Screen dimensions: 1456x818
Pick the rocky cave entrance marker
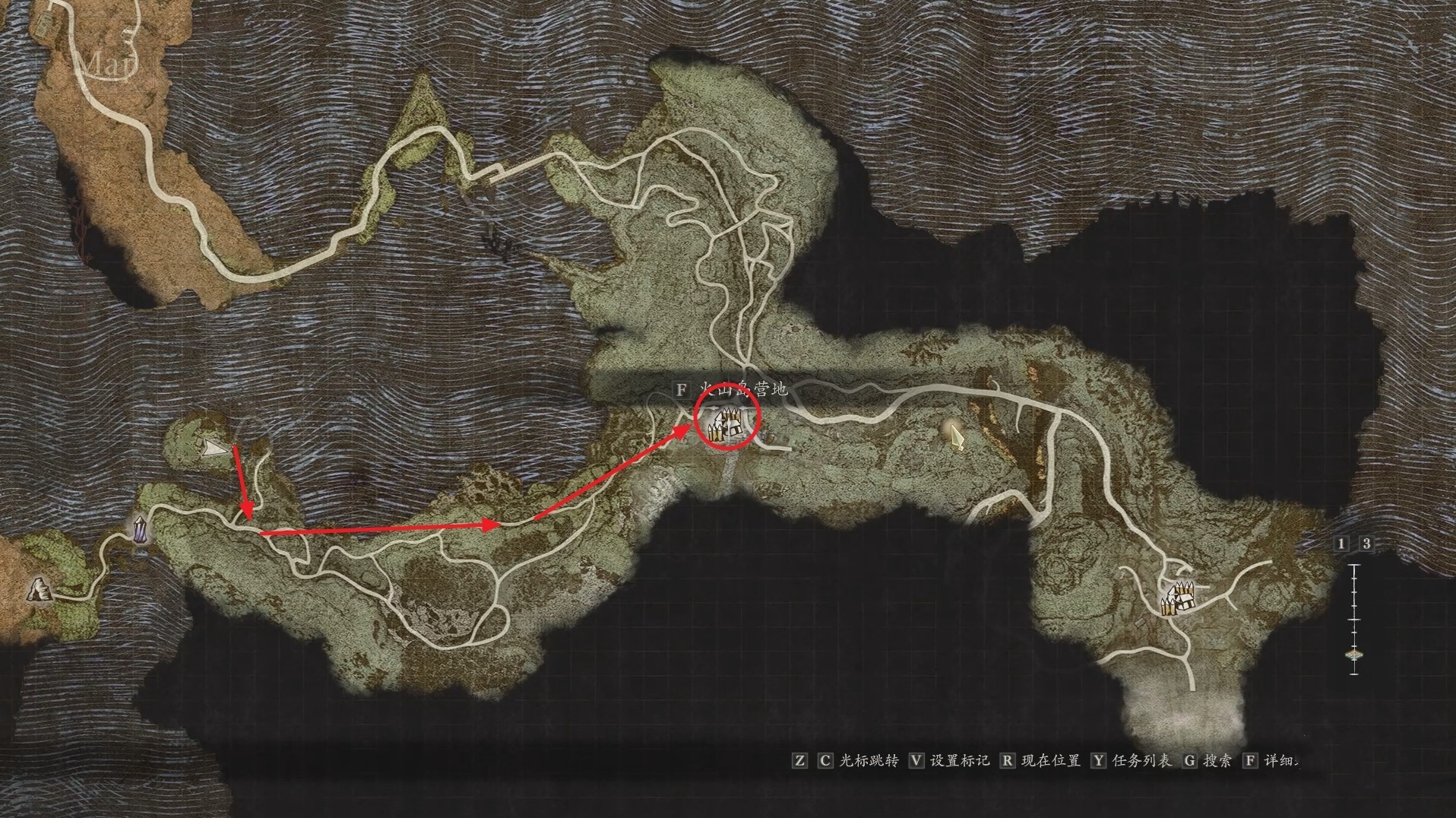(x=36, y=588)
